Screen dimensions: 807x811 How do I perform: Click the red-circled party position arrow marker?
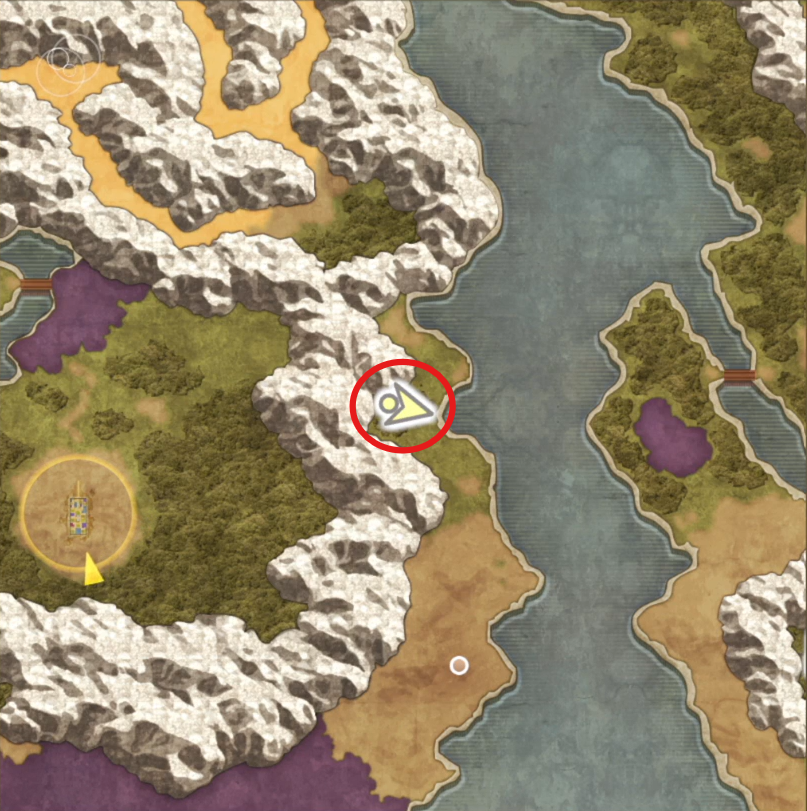[x=404, y=407]
